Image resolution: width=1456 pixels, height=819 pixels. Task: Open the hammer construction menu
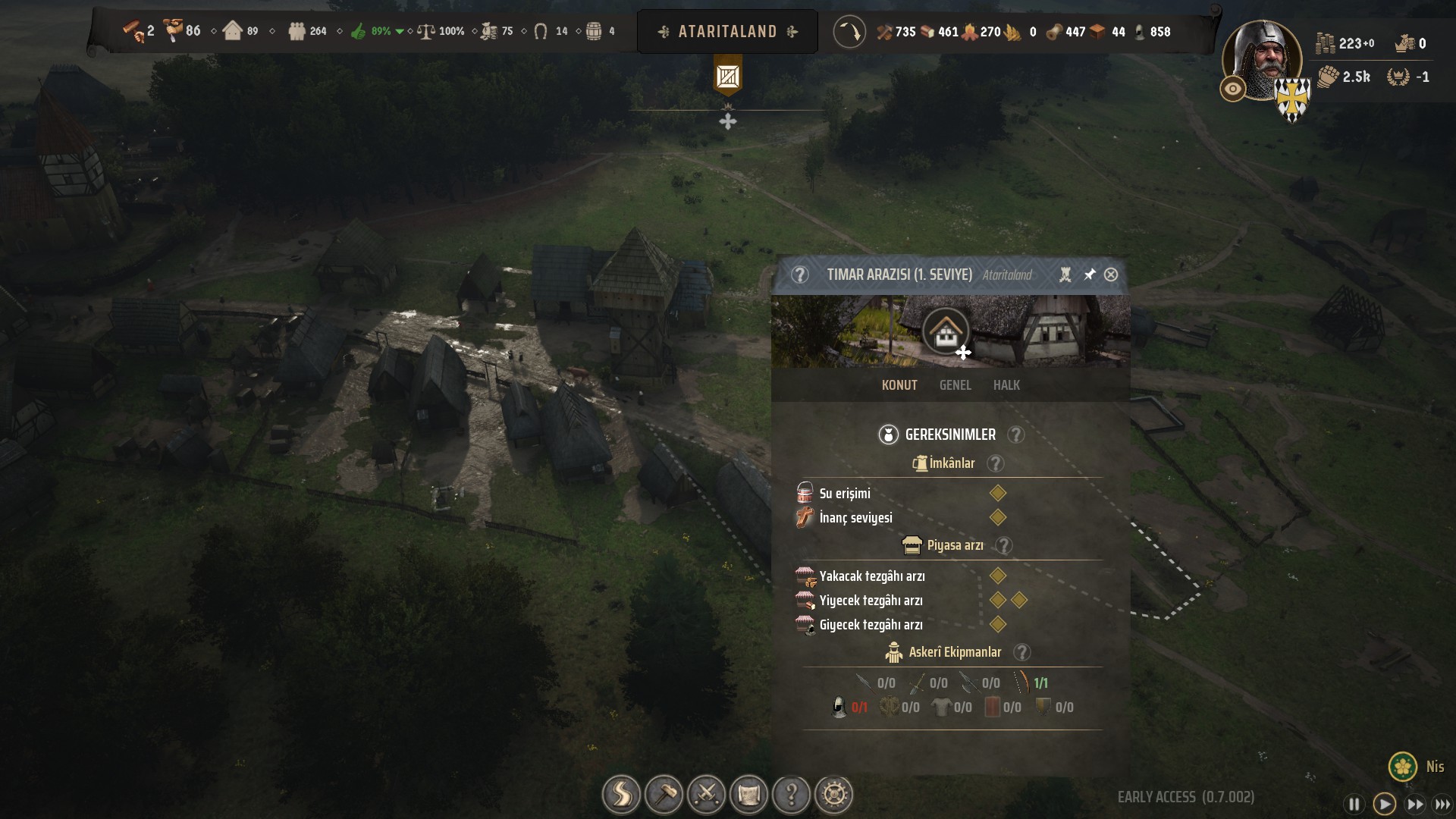coord(664,795)
